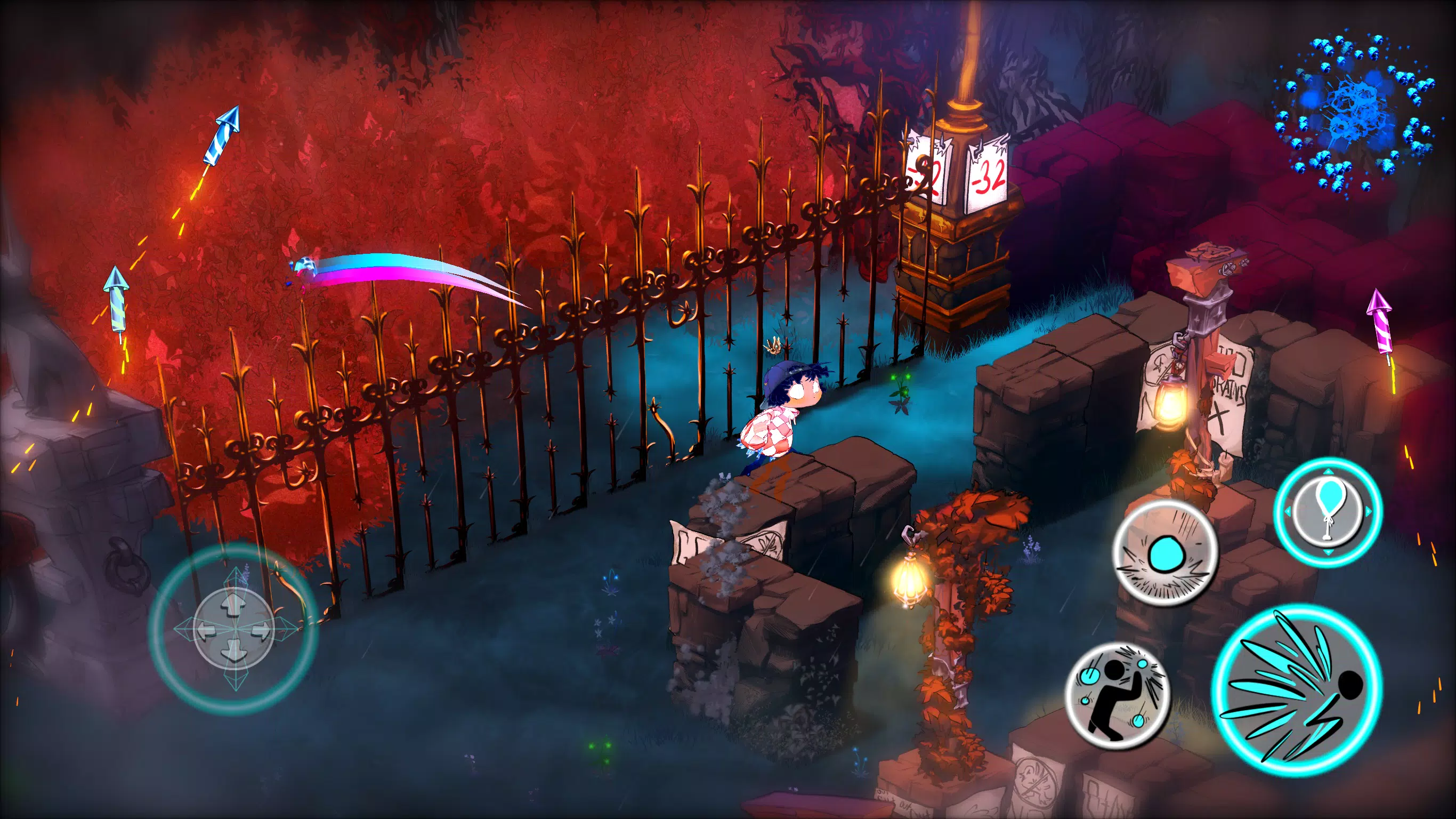
Task: Use the glowing cyan orb action
Action: point(1165,552)
